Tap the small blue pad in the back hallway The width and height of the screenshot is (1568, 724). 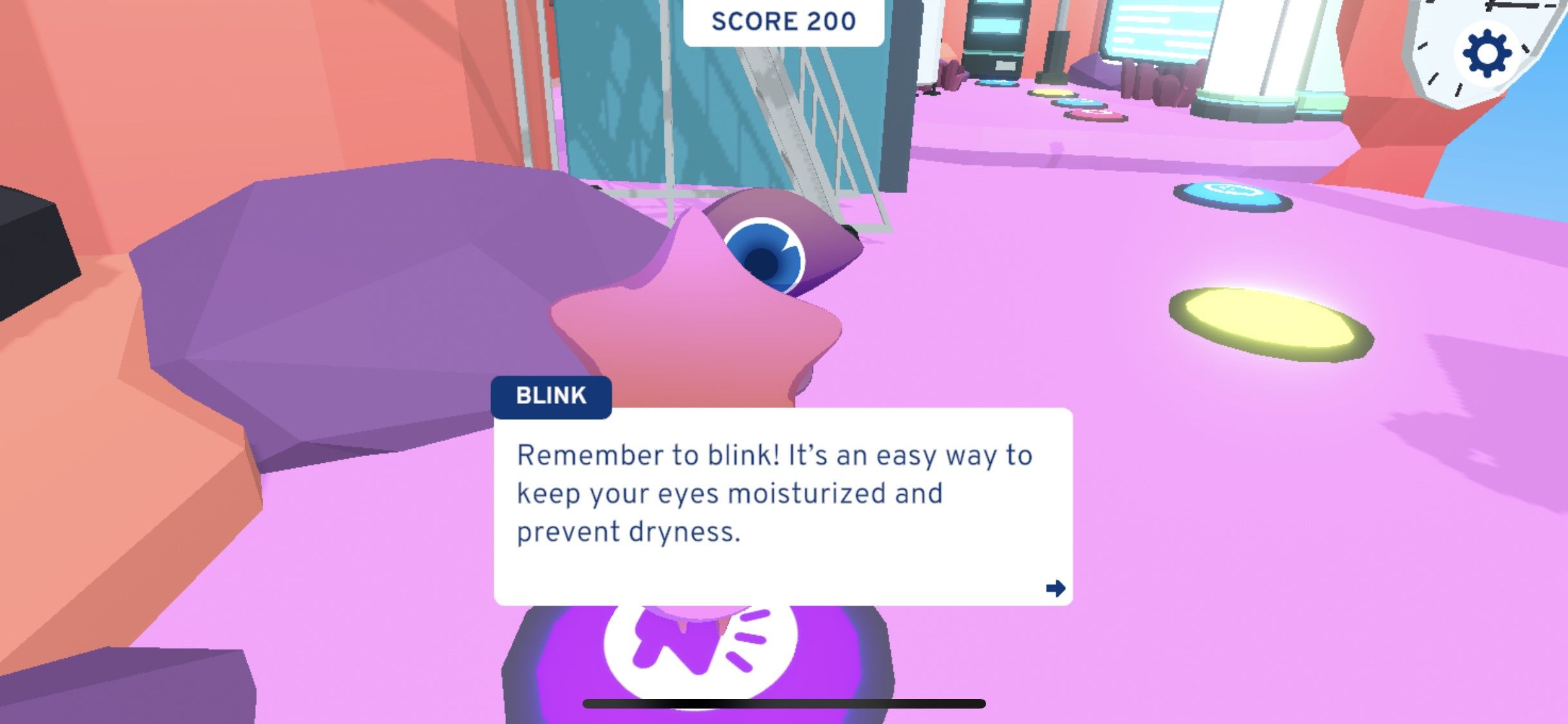point(996,83)
